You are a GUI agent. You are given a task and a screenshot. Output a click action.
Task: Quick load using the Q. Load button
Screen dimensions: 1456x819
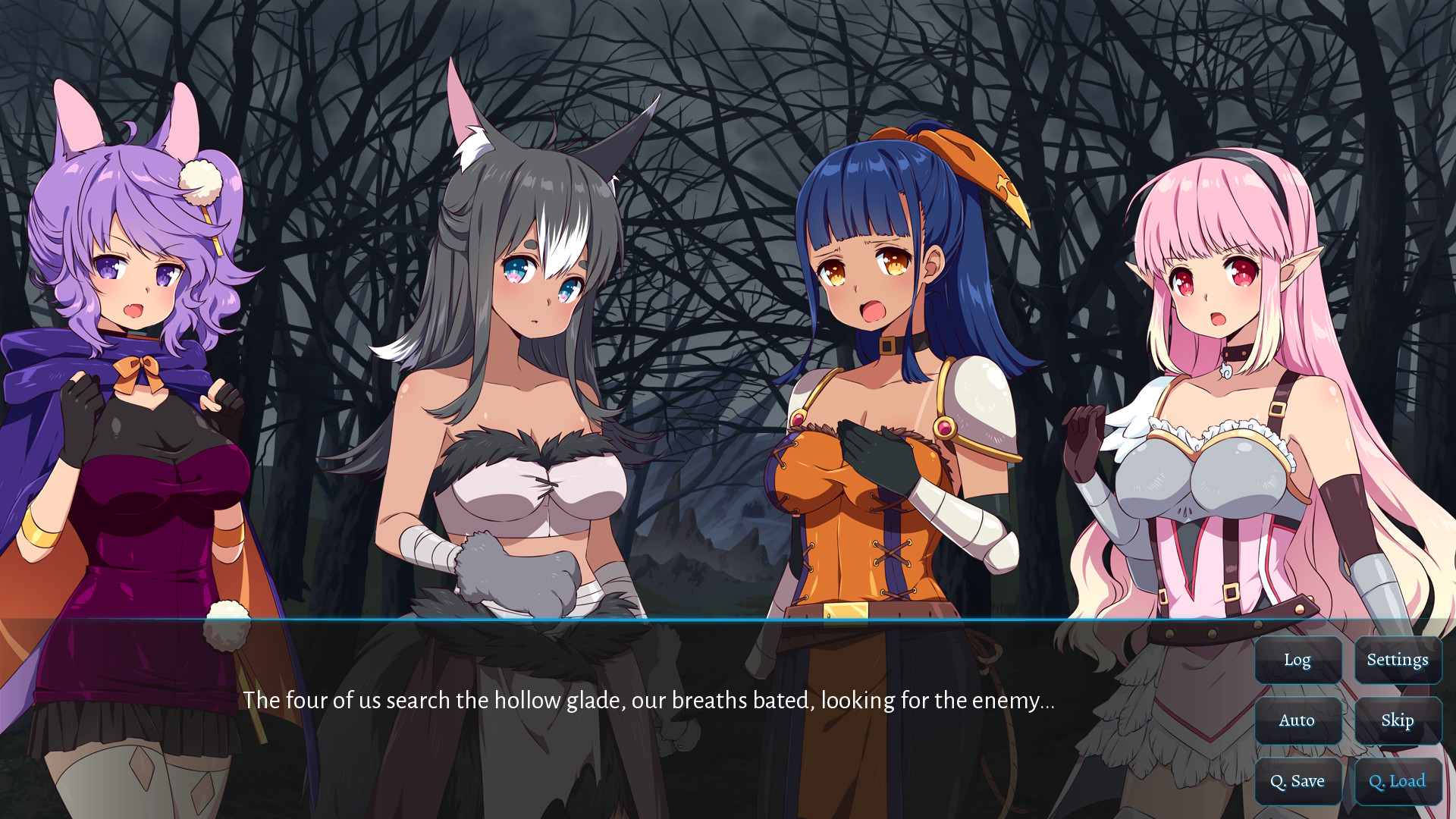1398,781
